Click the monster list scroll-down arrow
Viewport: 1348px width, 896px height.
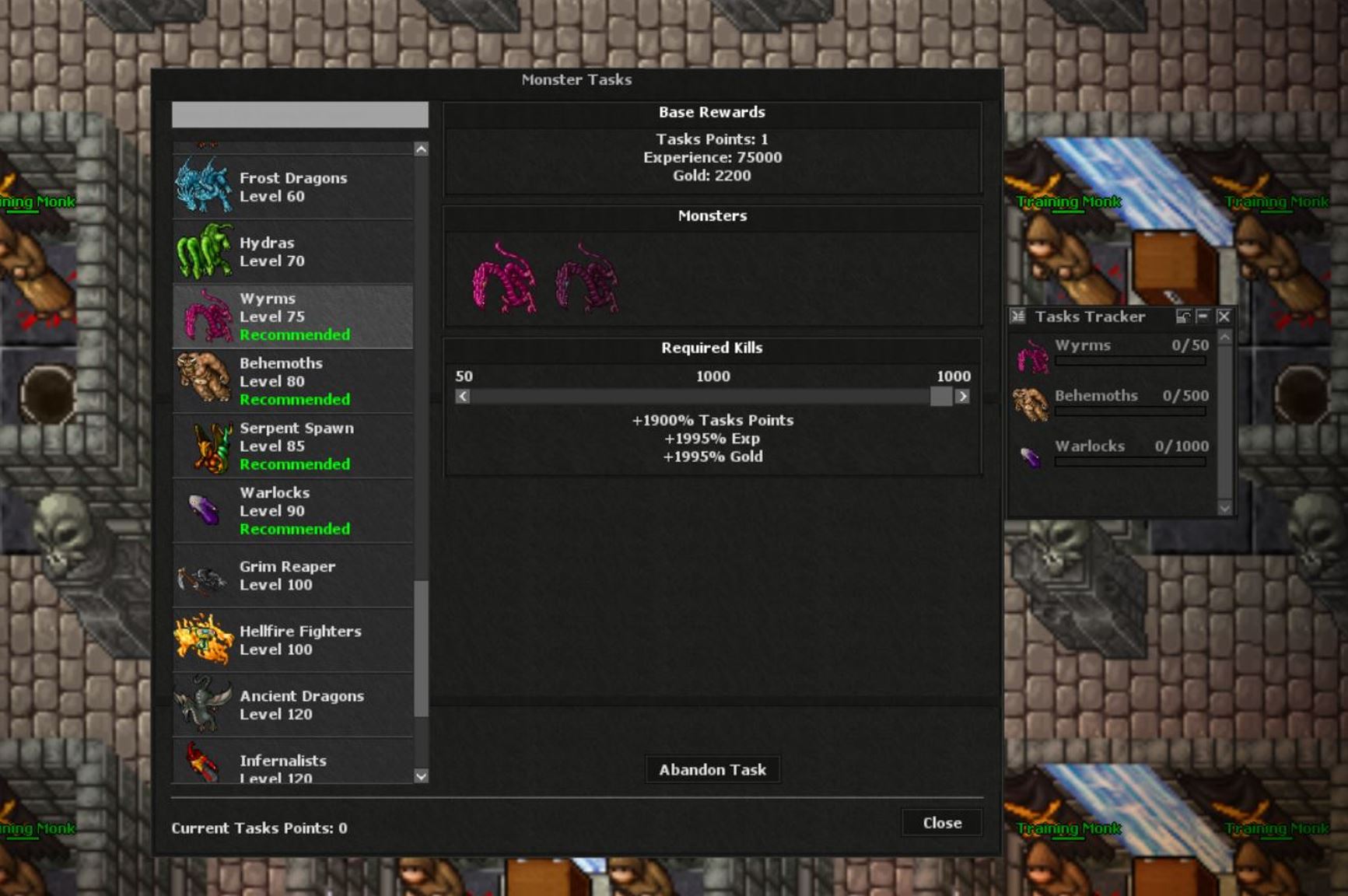point(421,776)
